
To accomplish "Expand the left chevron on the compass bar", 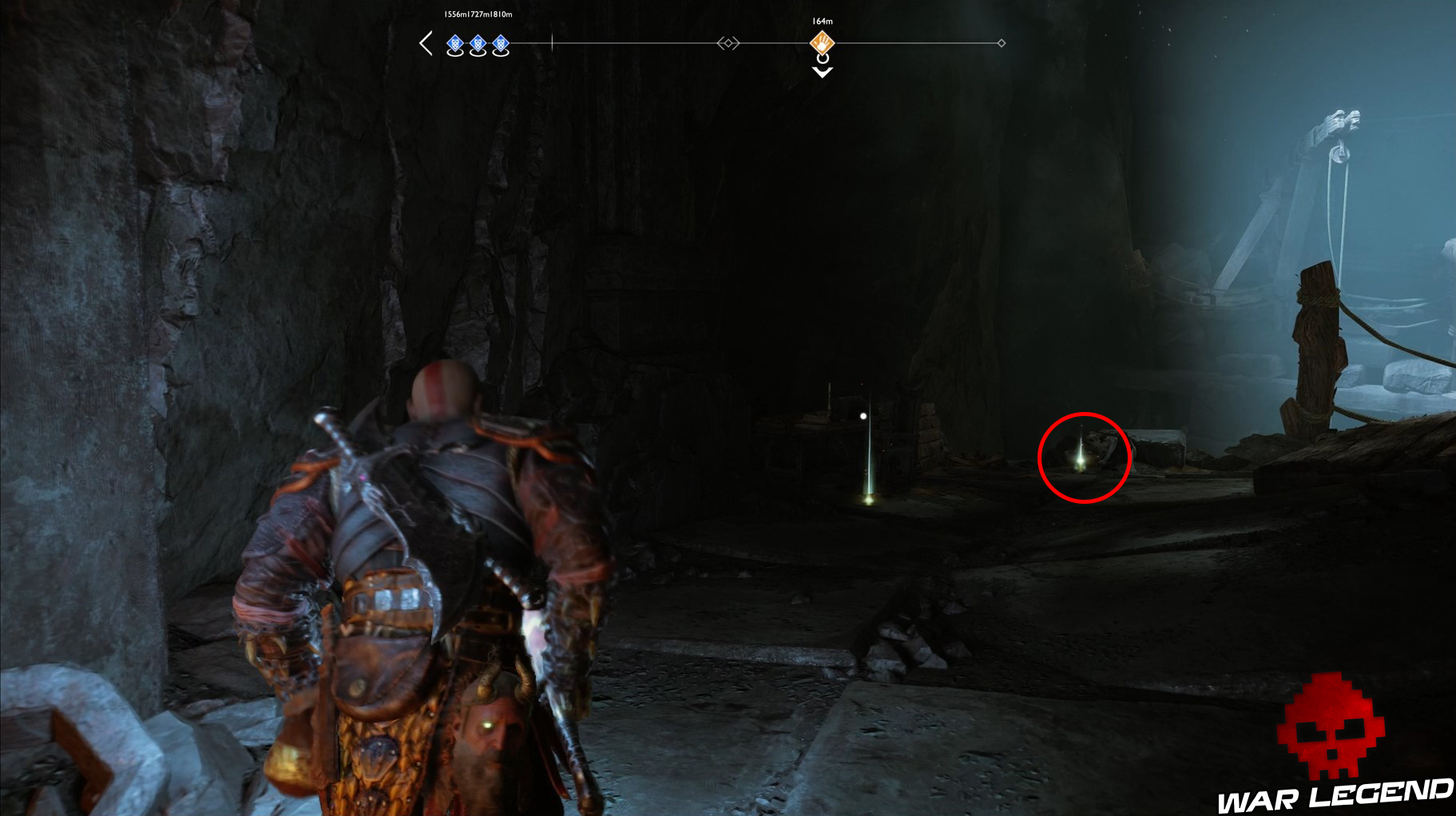I will [x=426, y=42].
